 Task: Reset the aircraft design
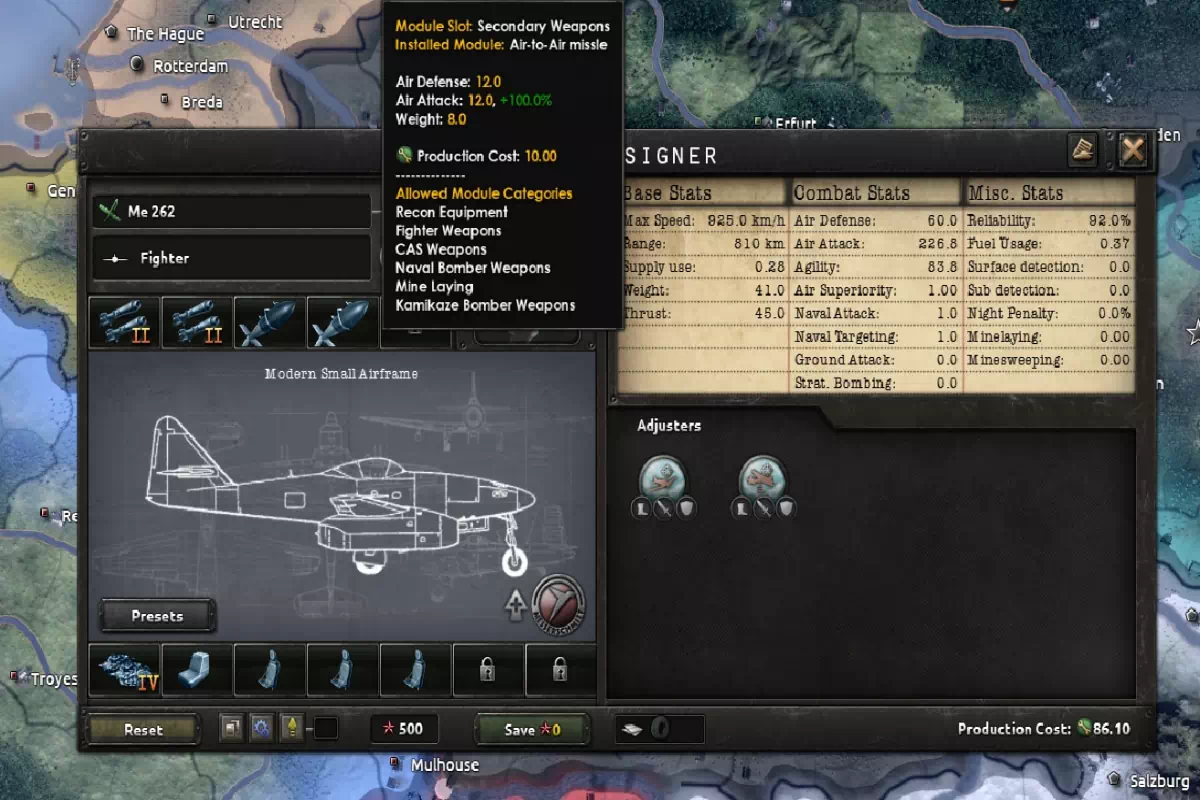143,729
